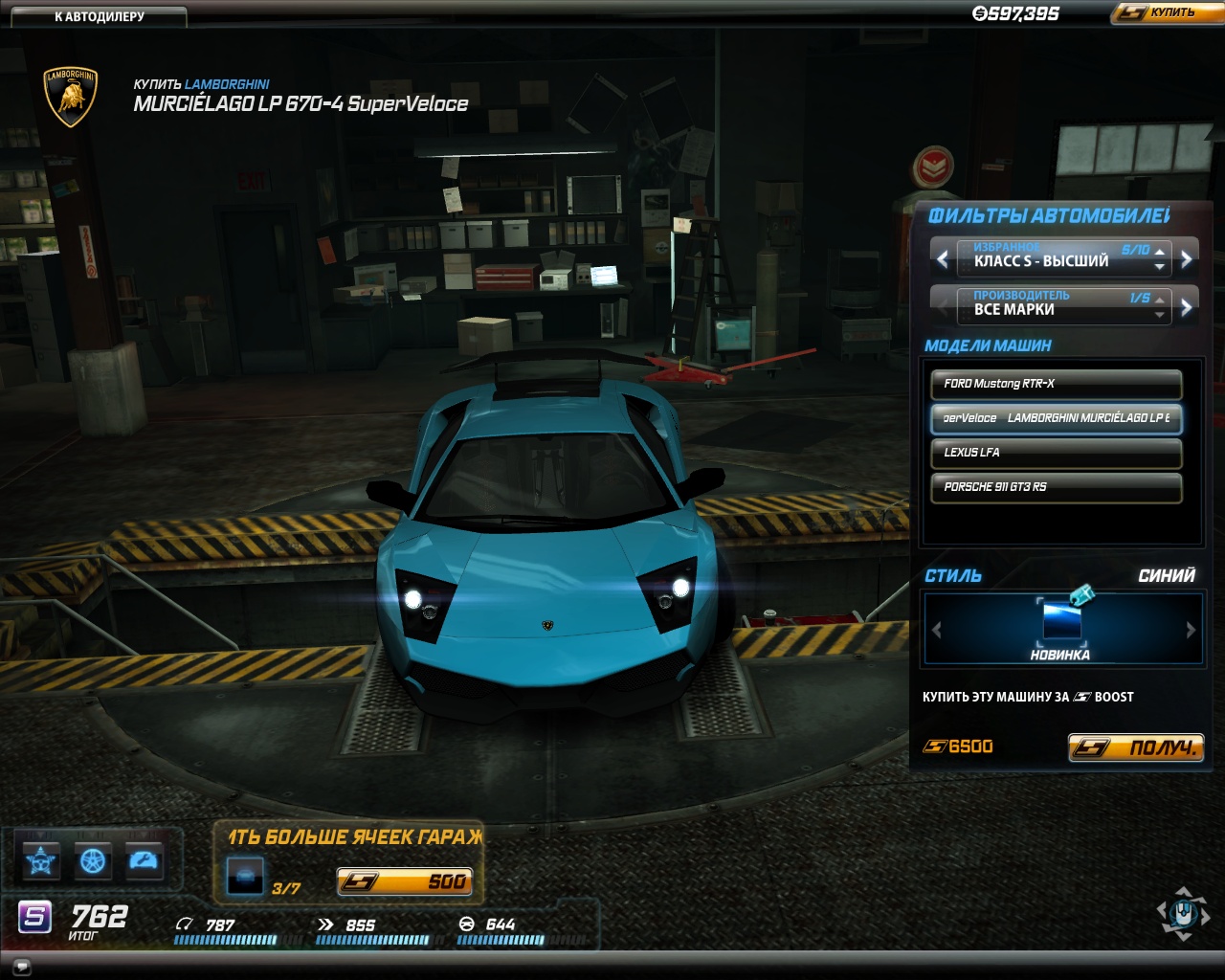The width and height of the screenshot is (1225, 980).
Task: Click the camera mouse control icon
Action: pos(1184,914)
